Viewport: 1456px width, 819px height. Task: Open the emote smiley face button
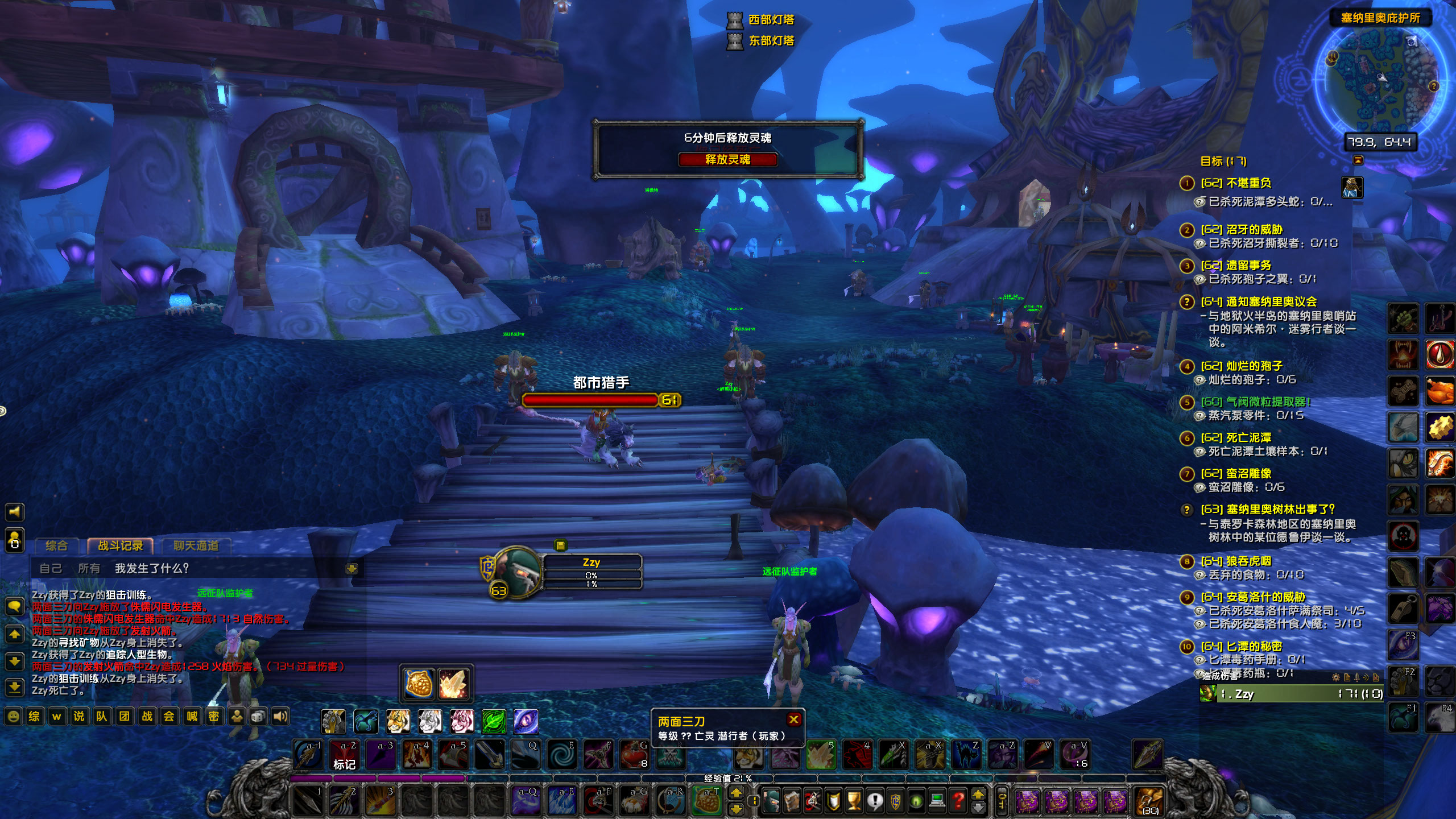click(x=14, y=717)
